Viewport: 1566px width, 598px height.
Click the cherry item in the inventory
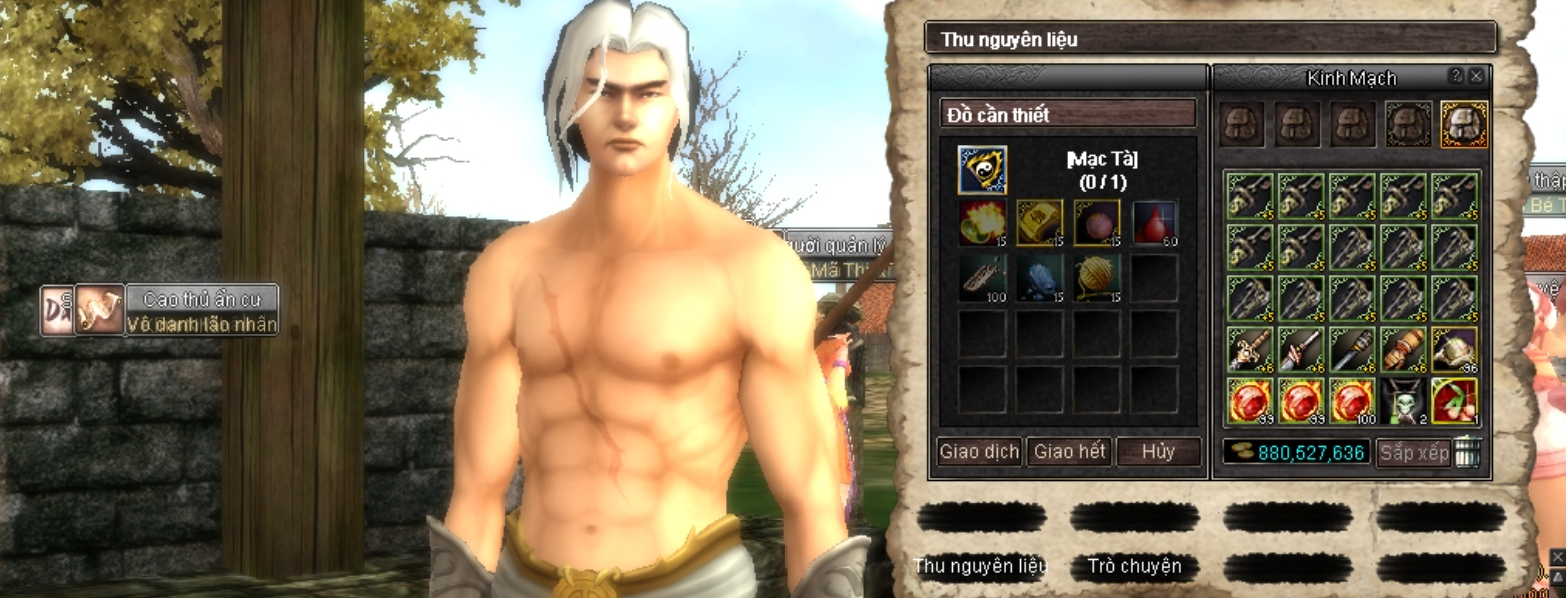[x=1455, y=401]
